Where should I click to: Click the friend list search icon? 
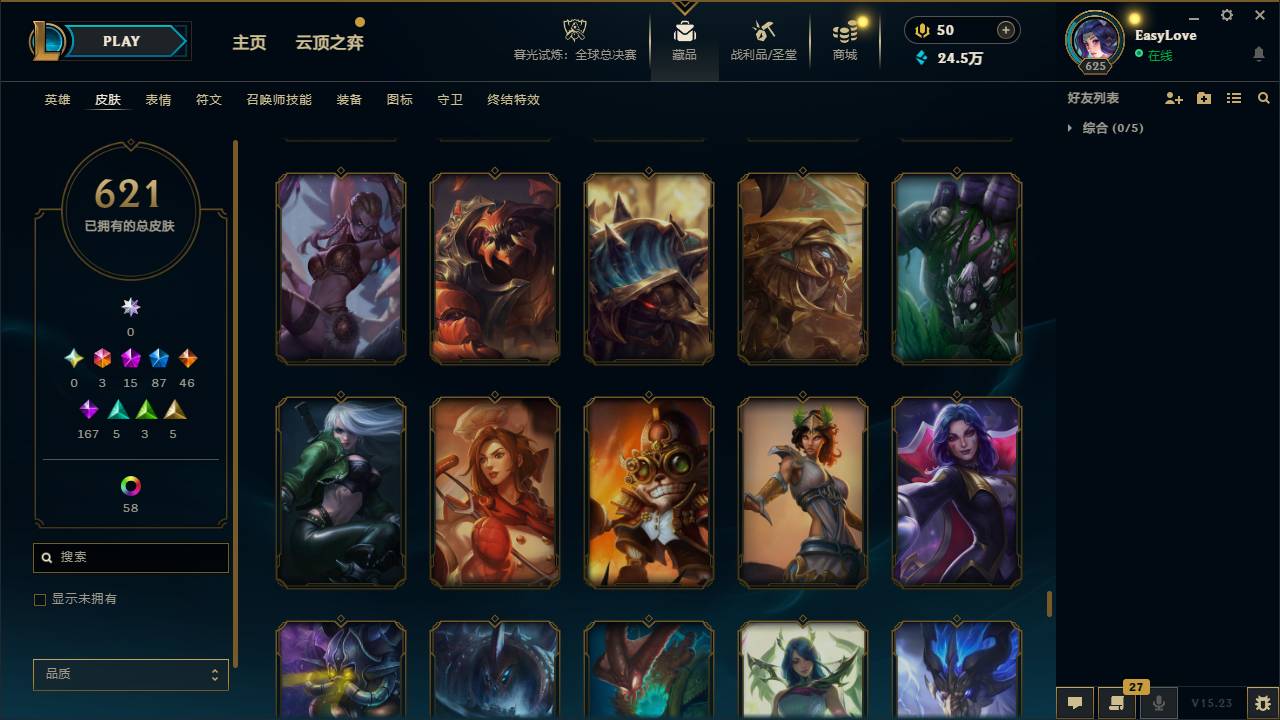point(1263,98)
